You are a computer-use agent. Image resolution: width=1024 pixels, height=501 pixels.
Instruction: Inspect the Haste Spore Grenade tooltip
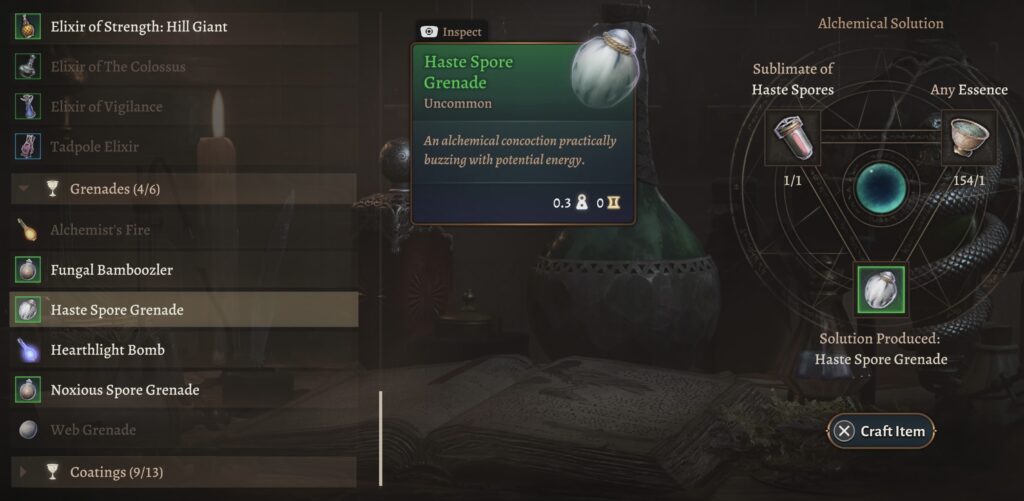(x=453, y=32)
